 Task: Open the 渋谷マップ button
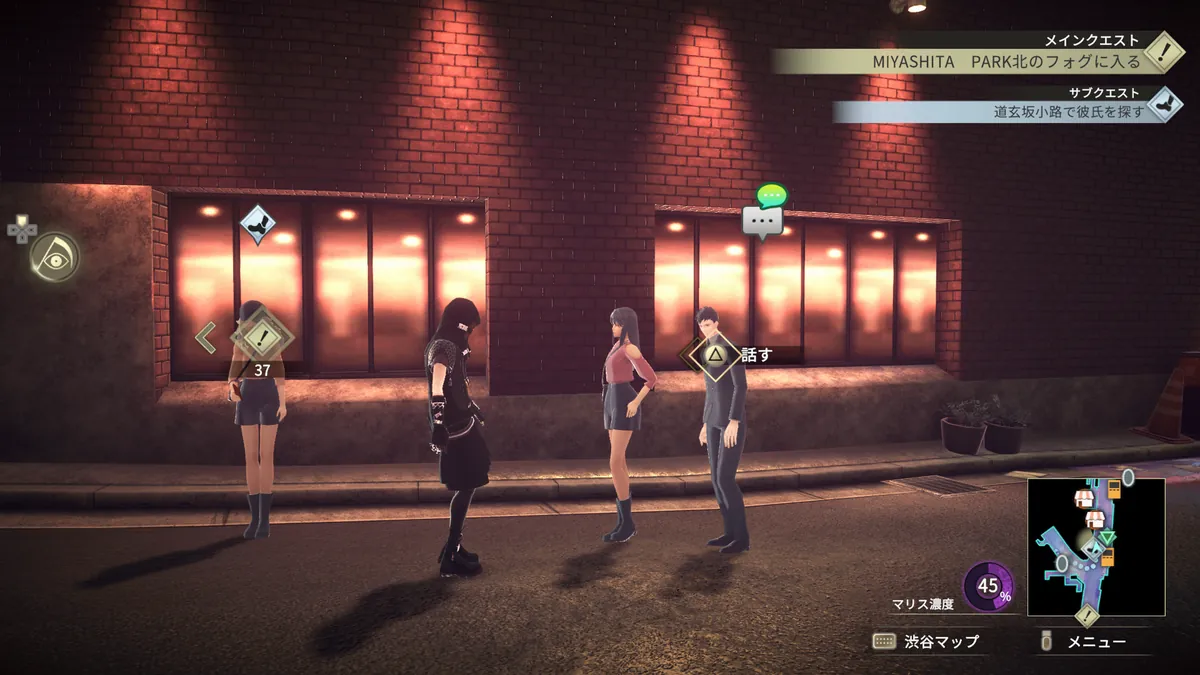[x=926, y=641]
